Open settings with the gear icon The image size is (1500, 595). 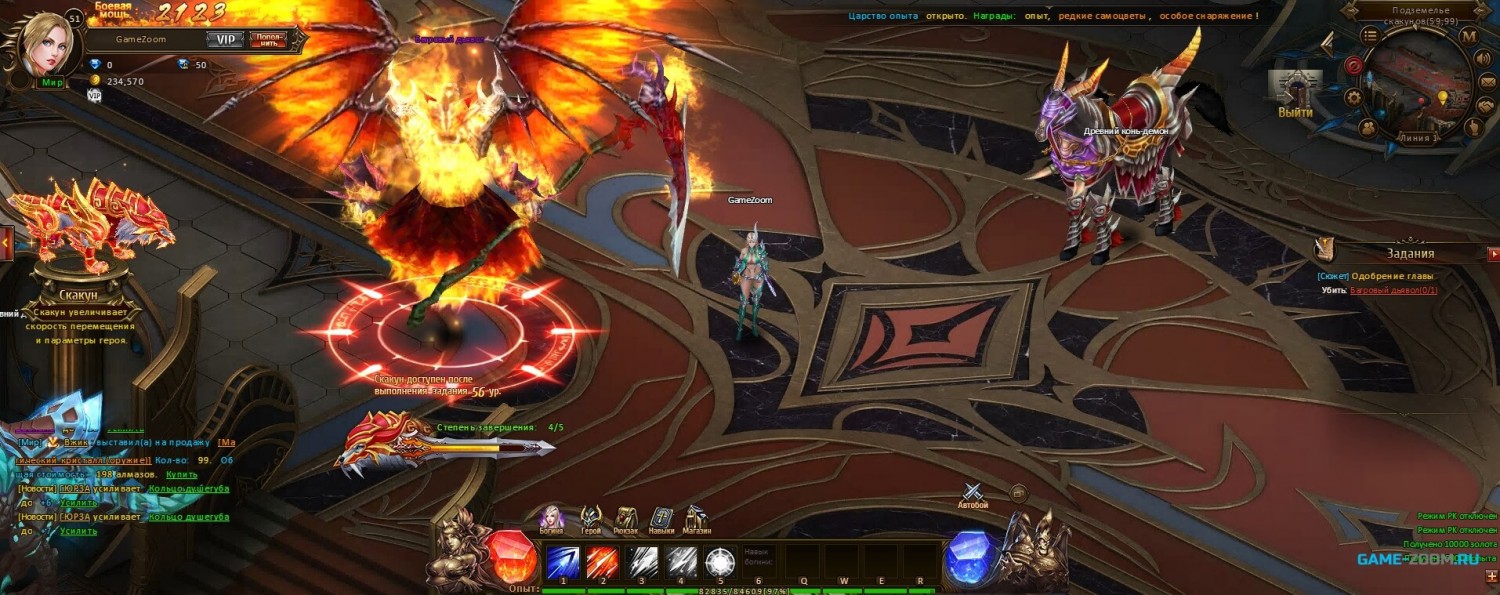pyautogui.click(x=1354, y=97)
